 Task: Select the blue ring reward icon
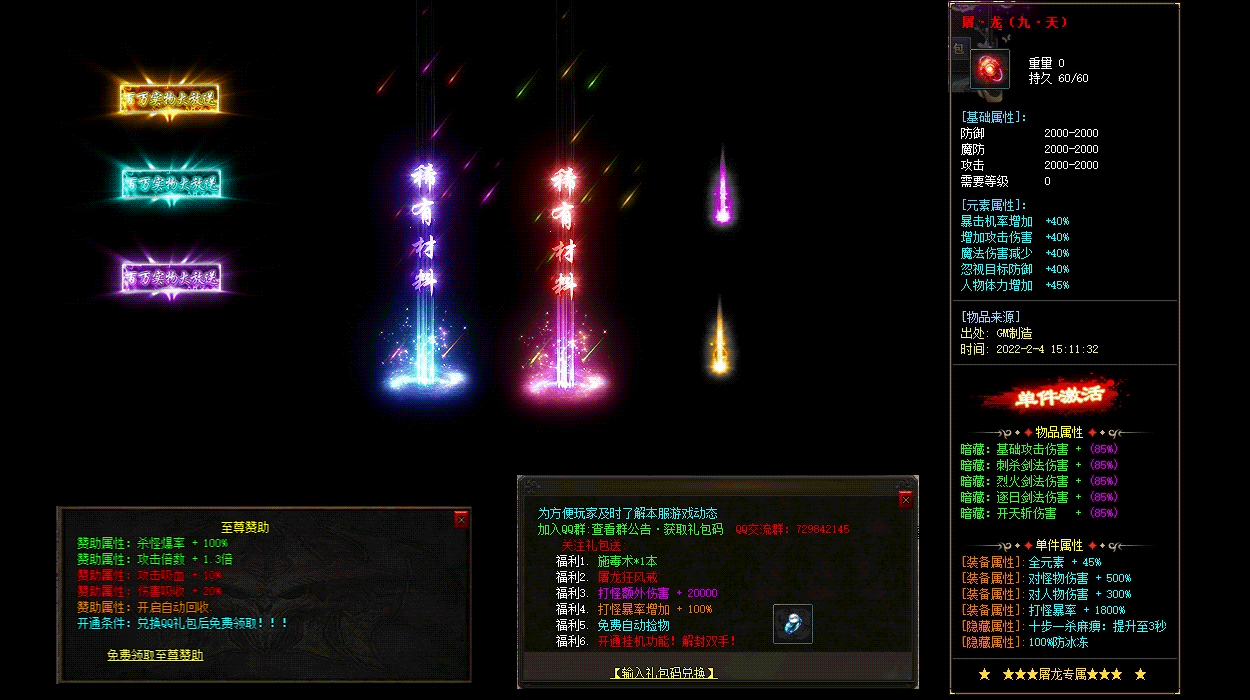tap(793, 624)
